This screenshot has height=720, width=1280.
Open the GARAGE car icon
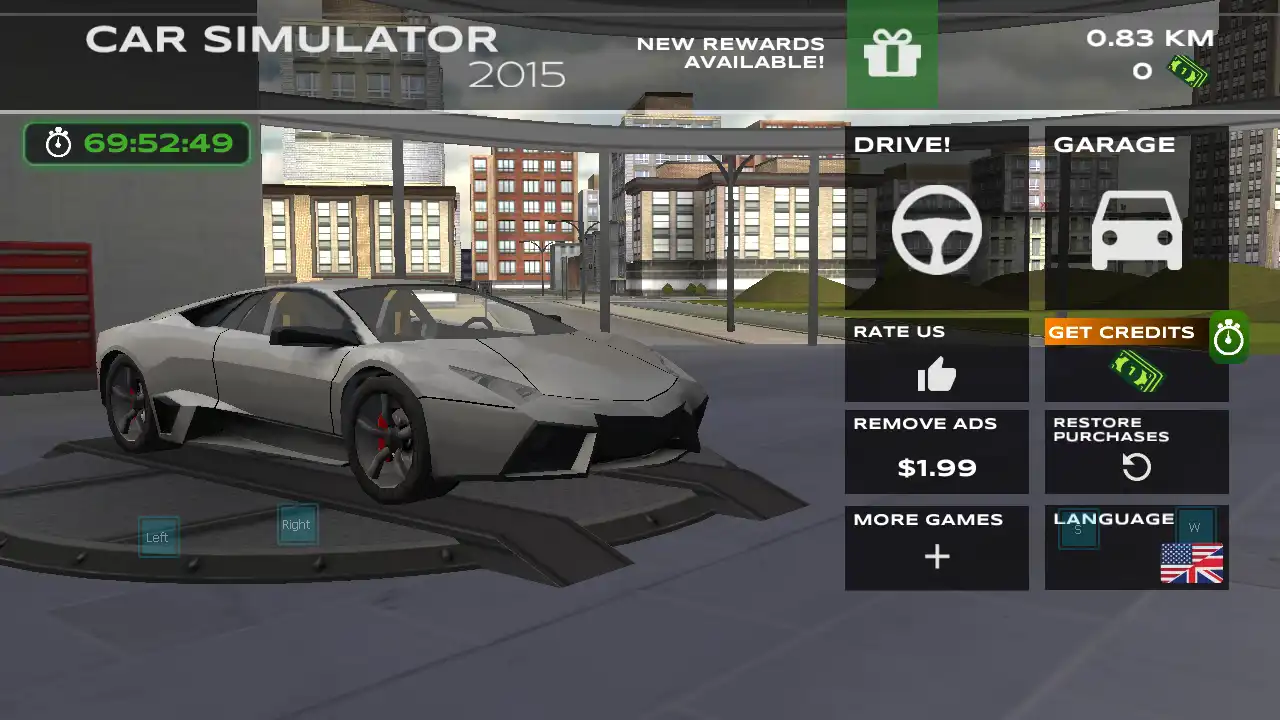point(1135,229)
